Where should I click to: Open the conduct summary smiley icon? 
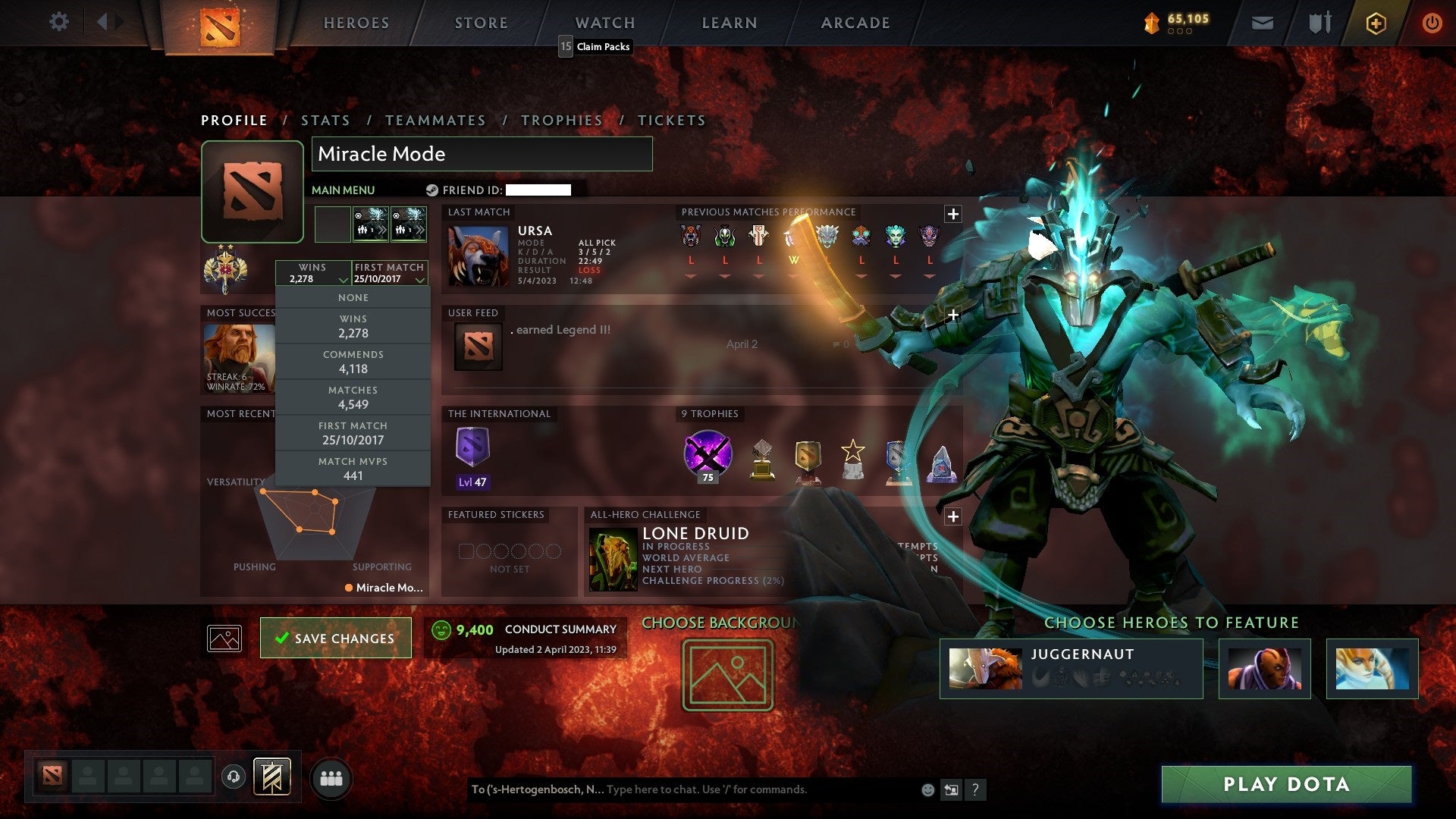click(440, 629)
